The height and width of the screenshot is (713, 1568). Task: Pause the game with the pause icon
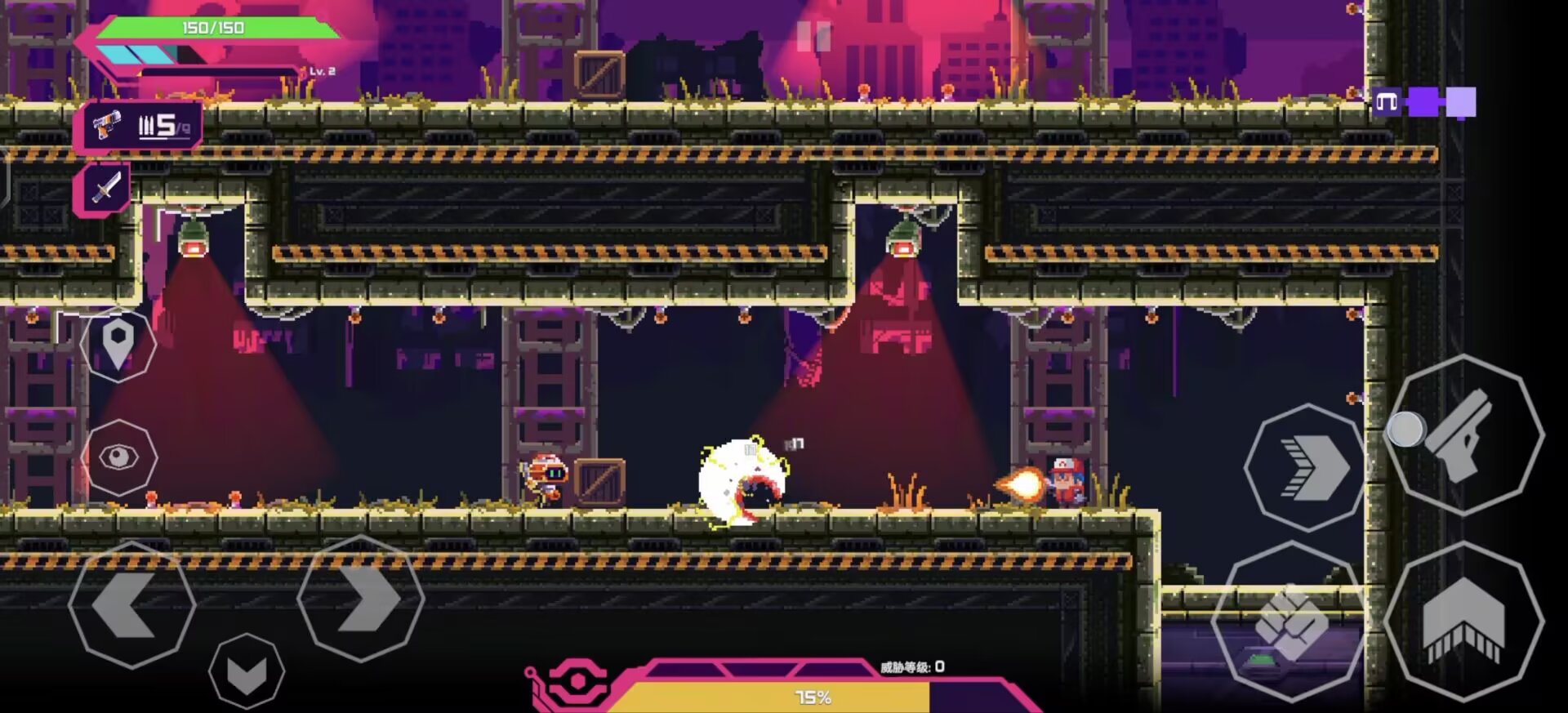813,37
